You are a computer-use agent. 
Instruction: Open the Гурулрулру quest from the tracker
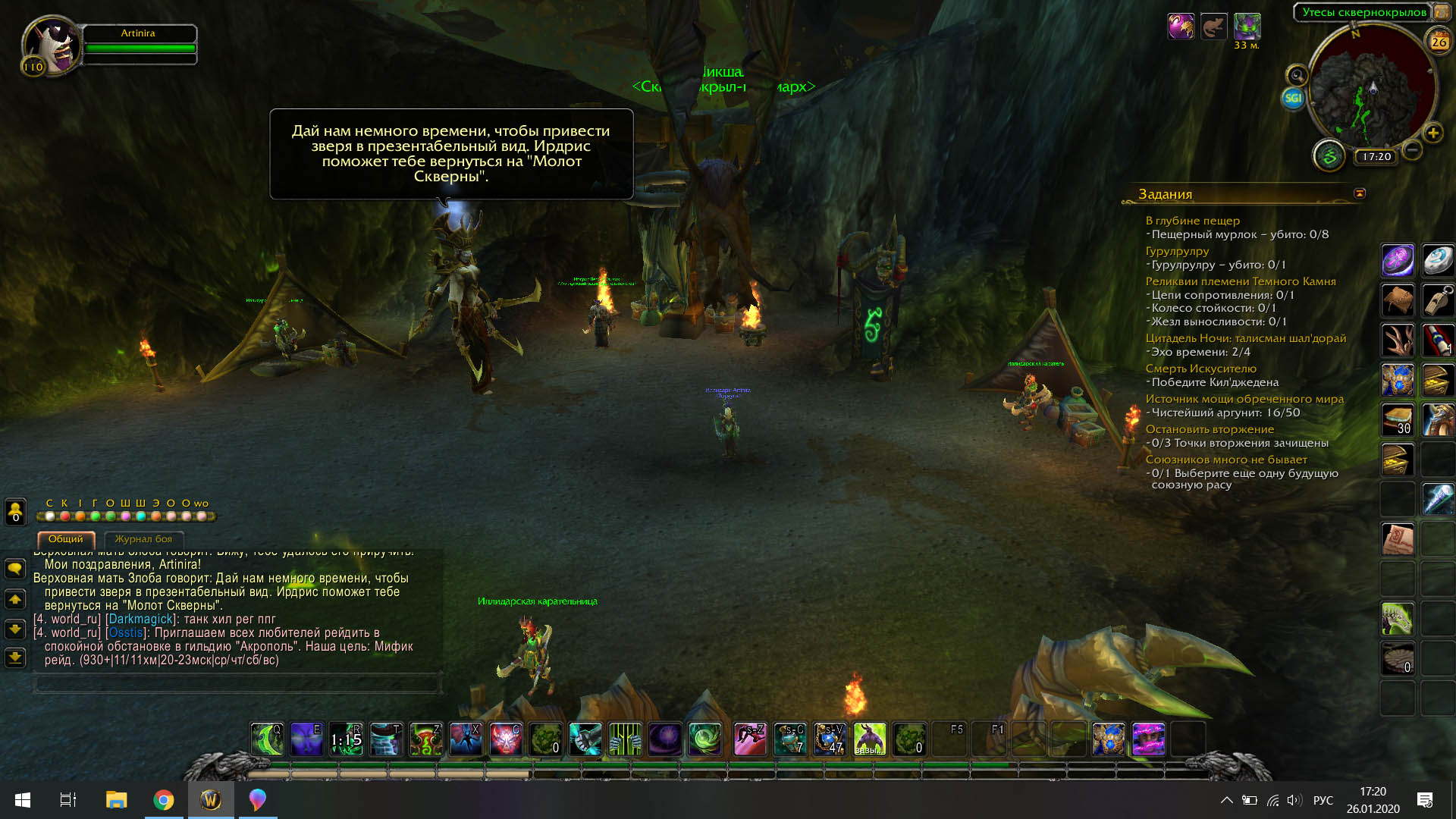[1177, 251]
